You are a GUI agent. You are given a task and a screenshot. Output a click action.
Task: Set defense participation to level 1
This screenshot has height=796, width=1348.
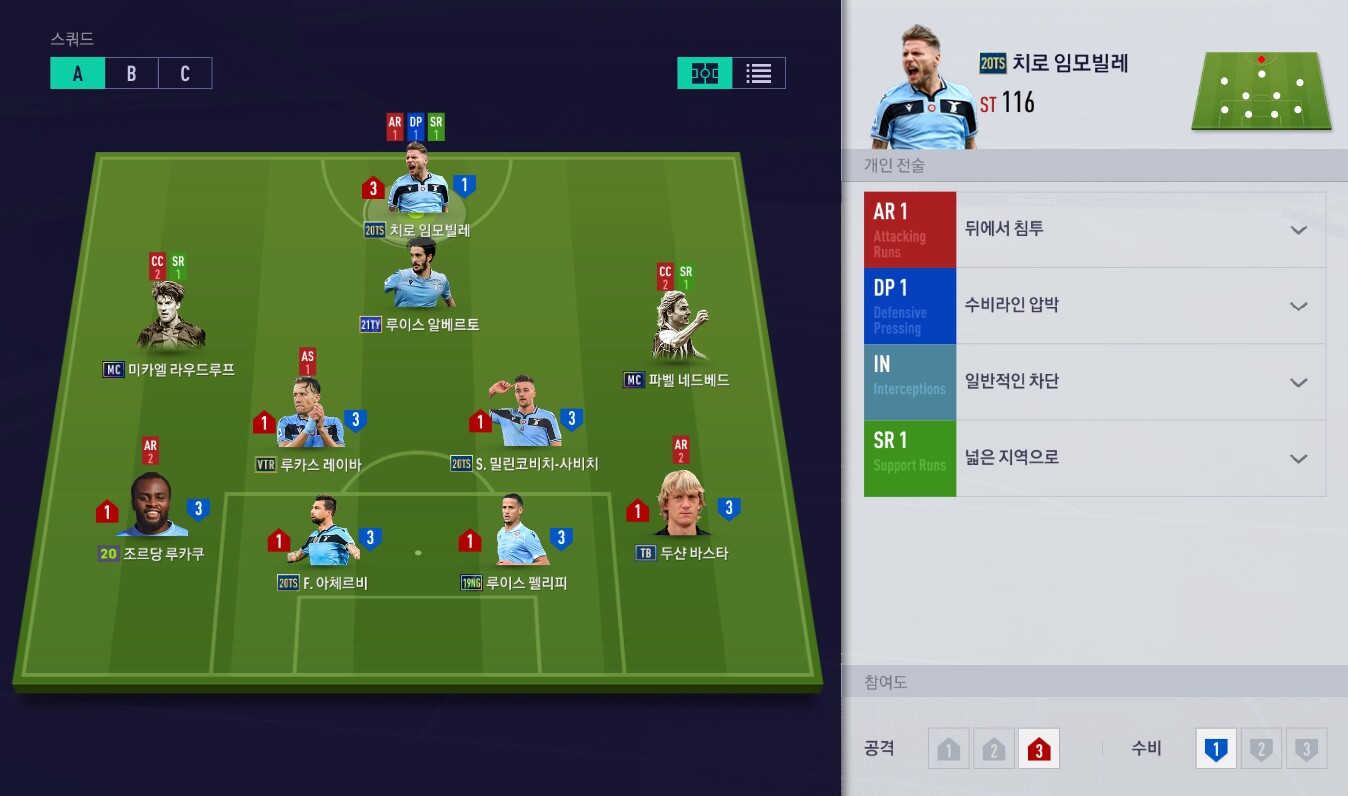[x=1216, y=749]
